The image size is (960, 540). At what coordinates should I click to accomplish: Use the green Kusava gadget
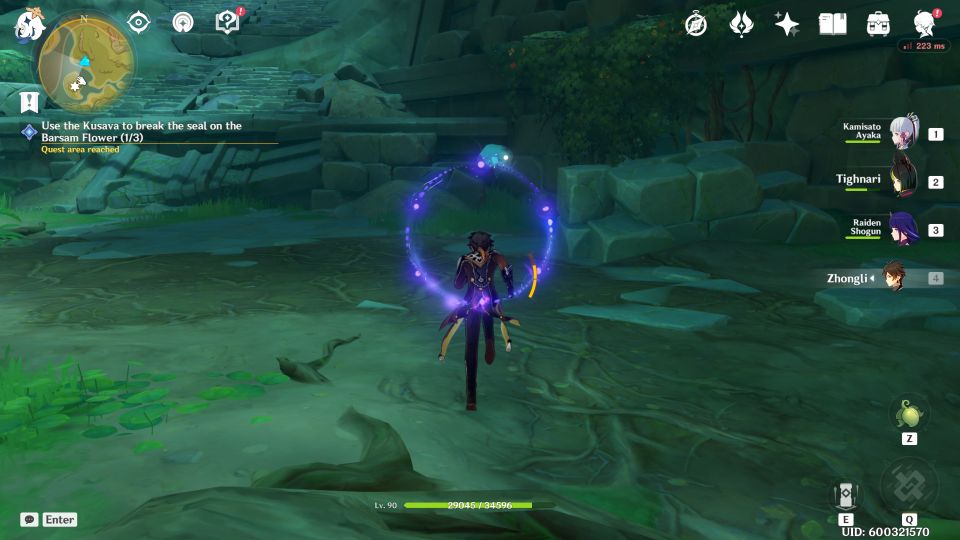pyautogui.click(x=909, y=413)
